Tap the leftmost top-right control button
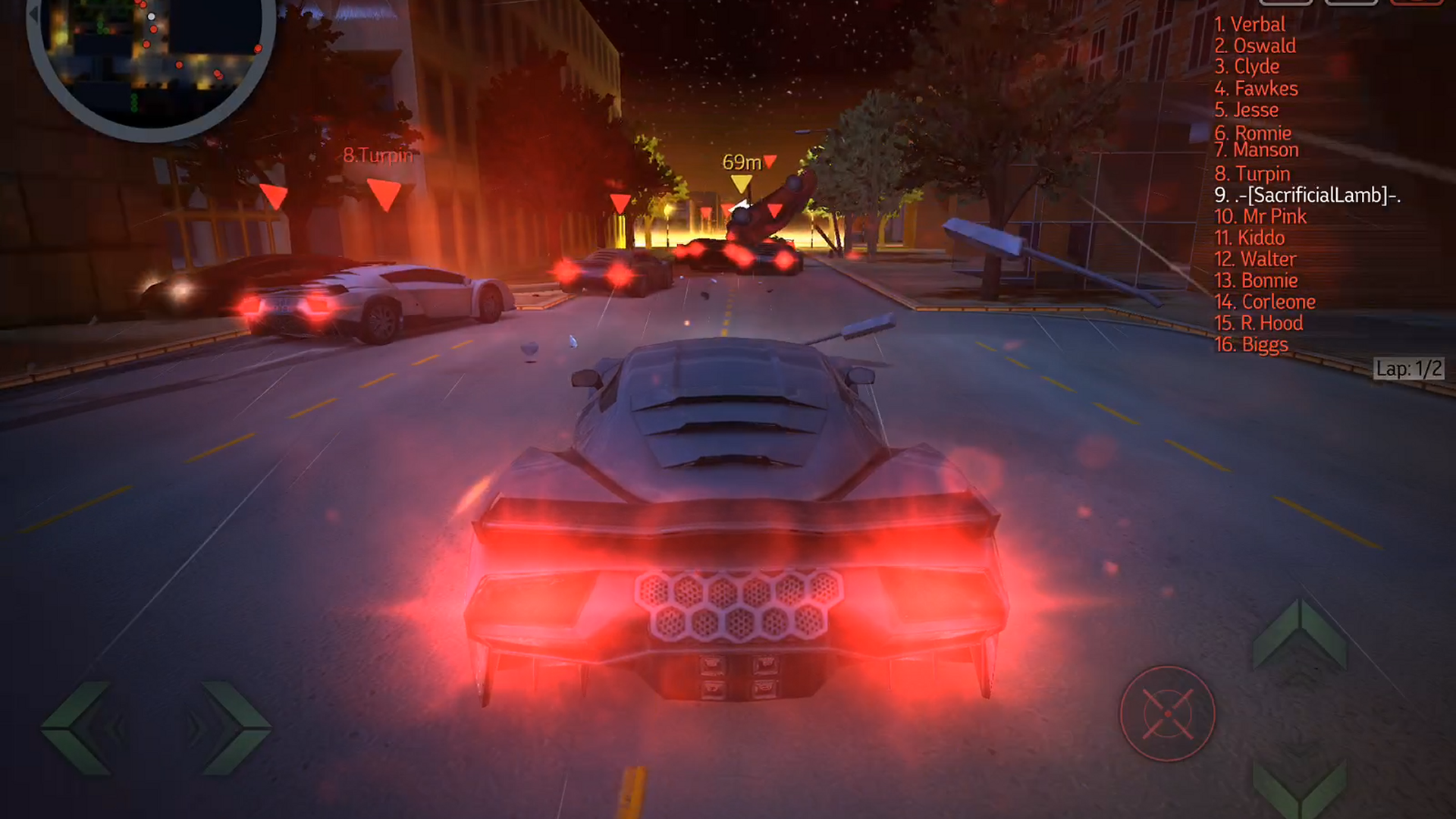The image size is (1456, 819). point(1286,4)
